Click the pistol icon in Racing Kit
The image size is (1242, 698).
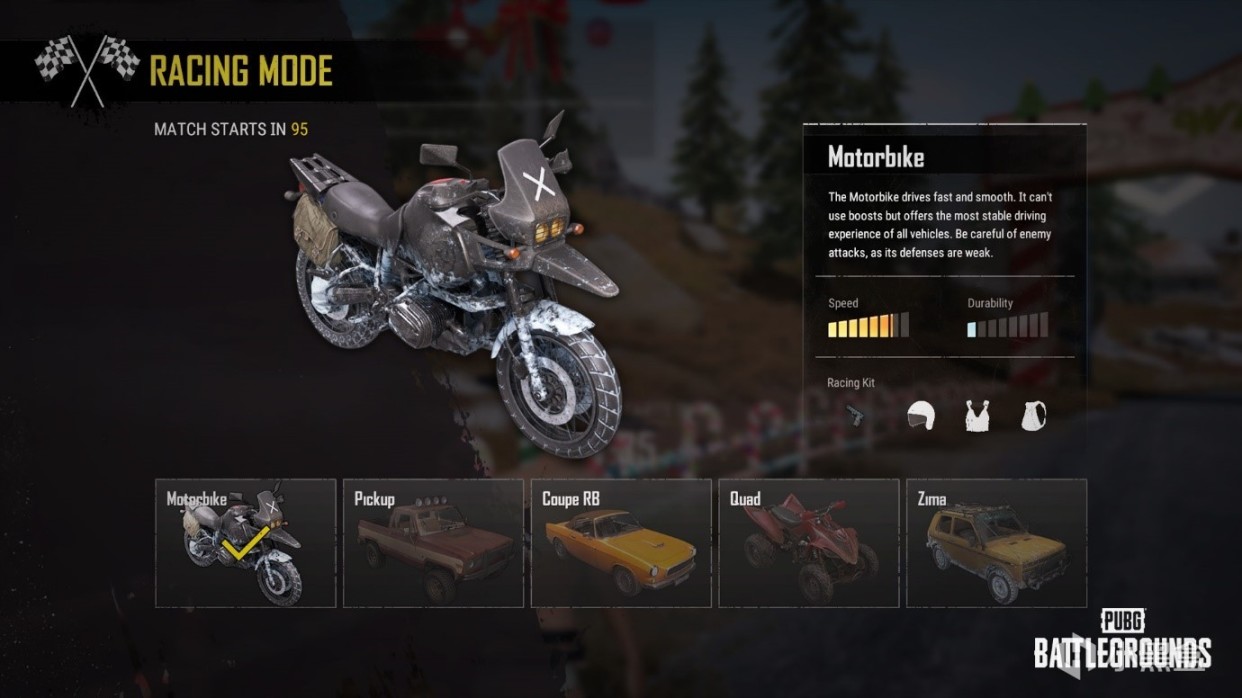pyautogui.click(x=855, y=415)
